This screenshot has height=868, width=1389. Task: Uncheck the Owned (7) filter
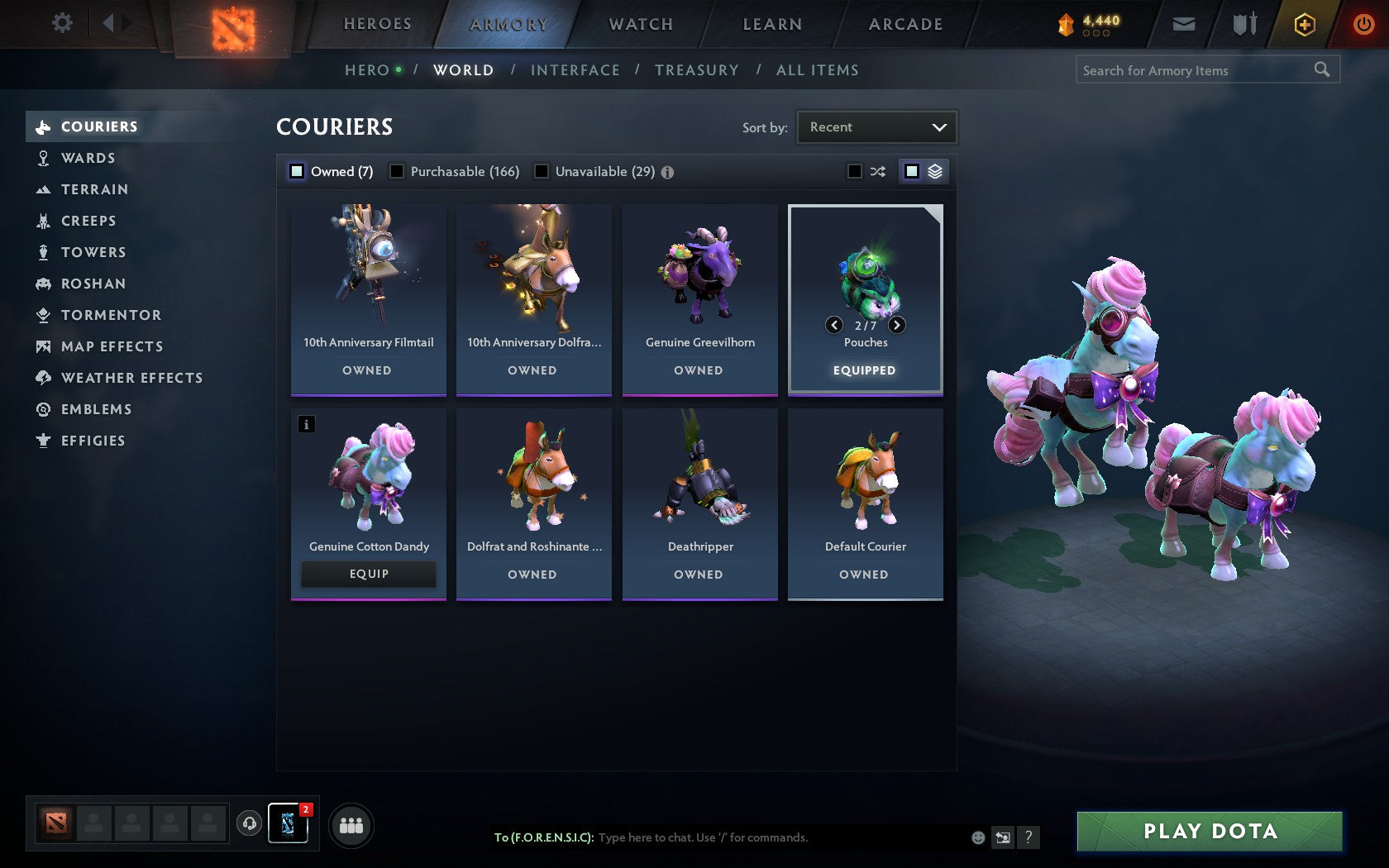click(x=296, y=171)
